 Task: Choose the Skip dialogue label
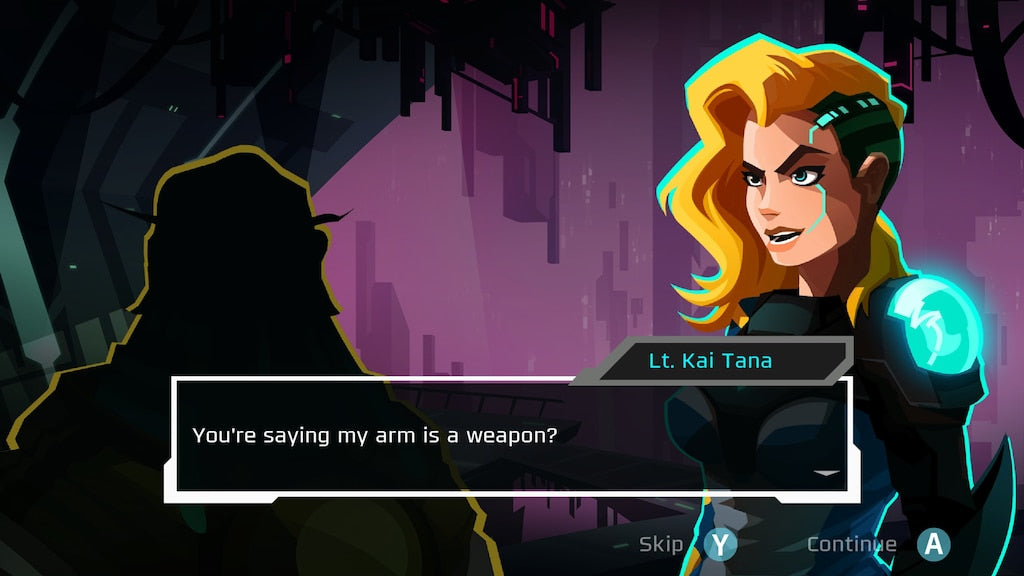pos(661,544)
